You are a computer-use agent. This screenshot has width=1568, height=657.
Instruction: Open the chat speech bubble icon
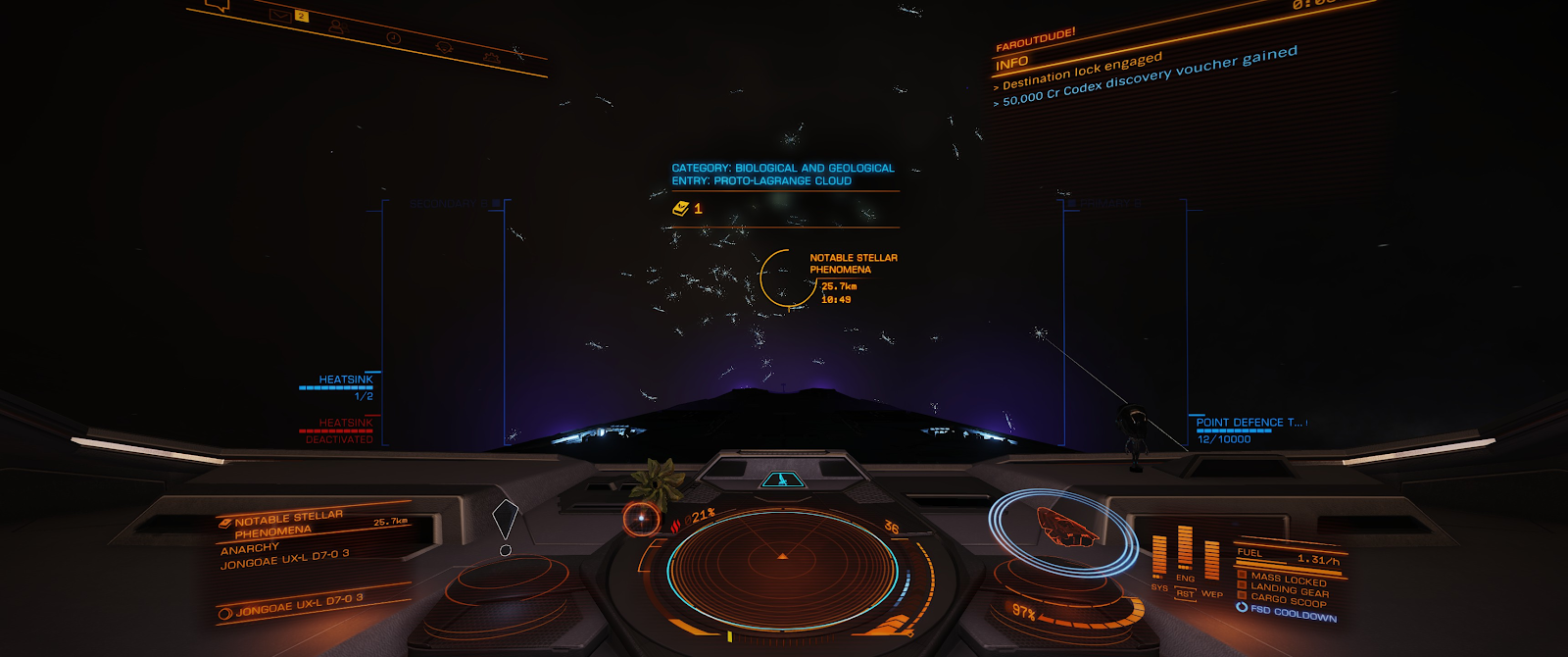pyautogui.click(x=218, y=4)
